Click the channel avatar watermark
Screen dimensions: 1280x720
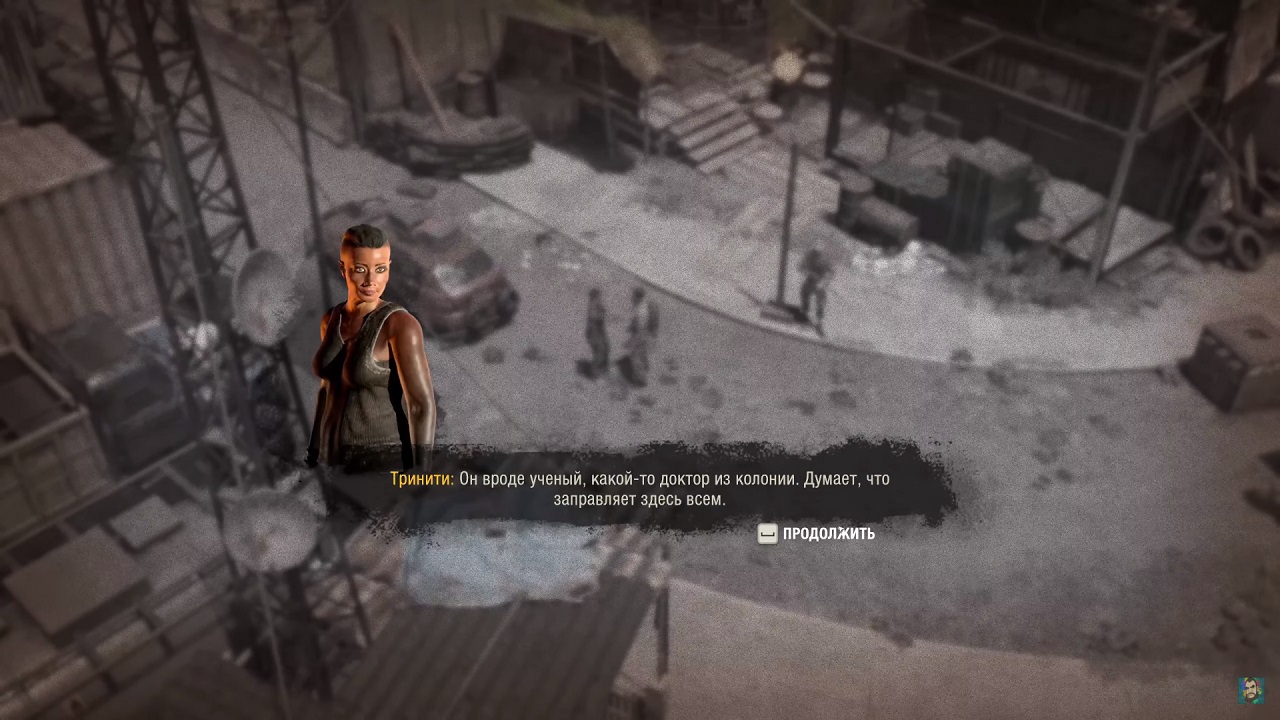point(1251,690)
